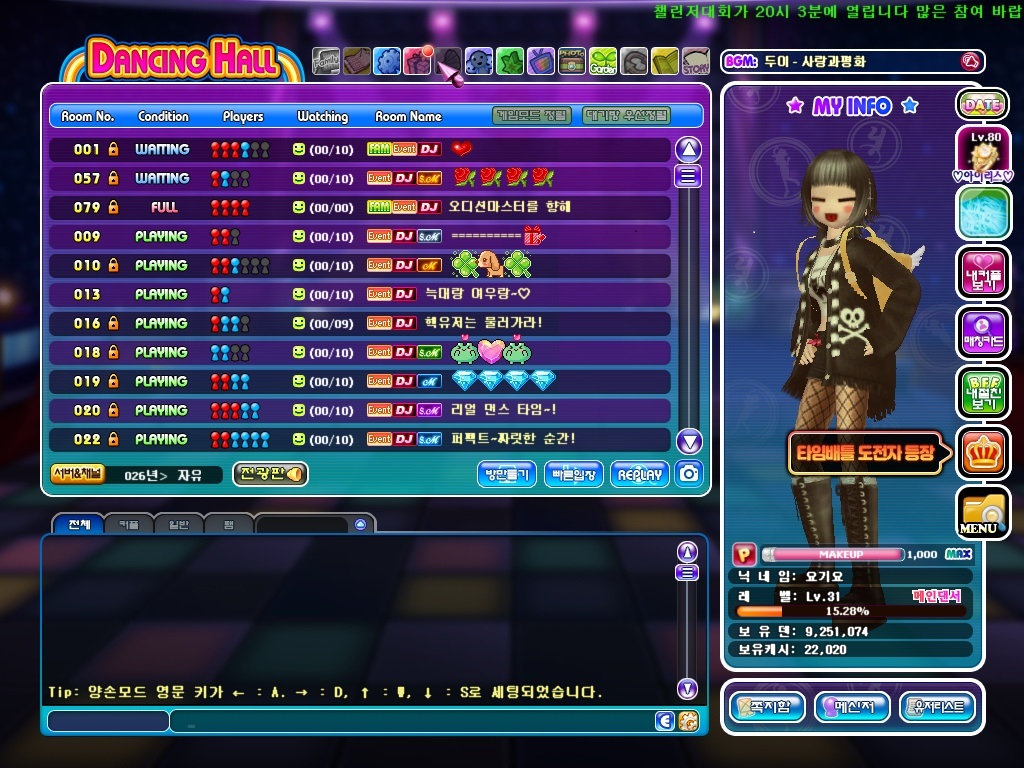
Task: Click the crown time battle icon
Action: [982, 452]
